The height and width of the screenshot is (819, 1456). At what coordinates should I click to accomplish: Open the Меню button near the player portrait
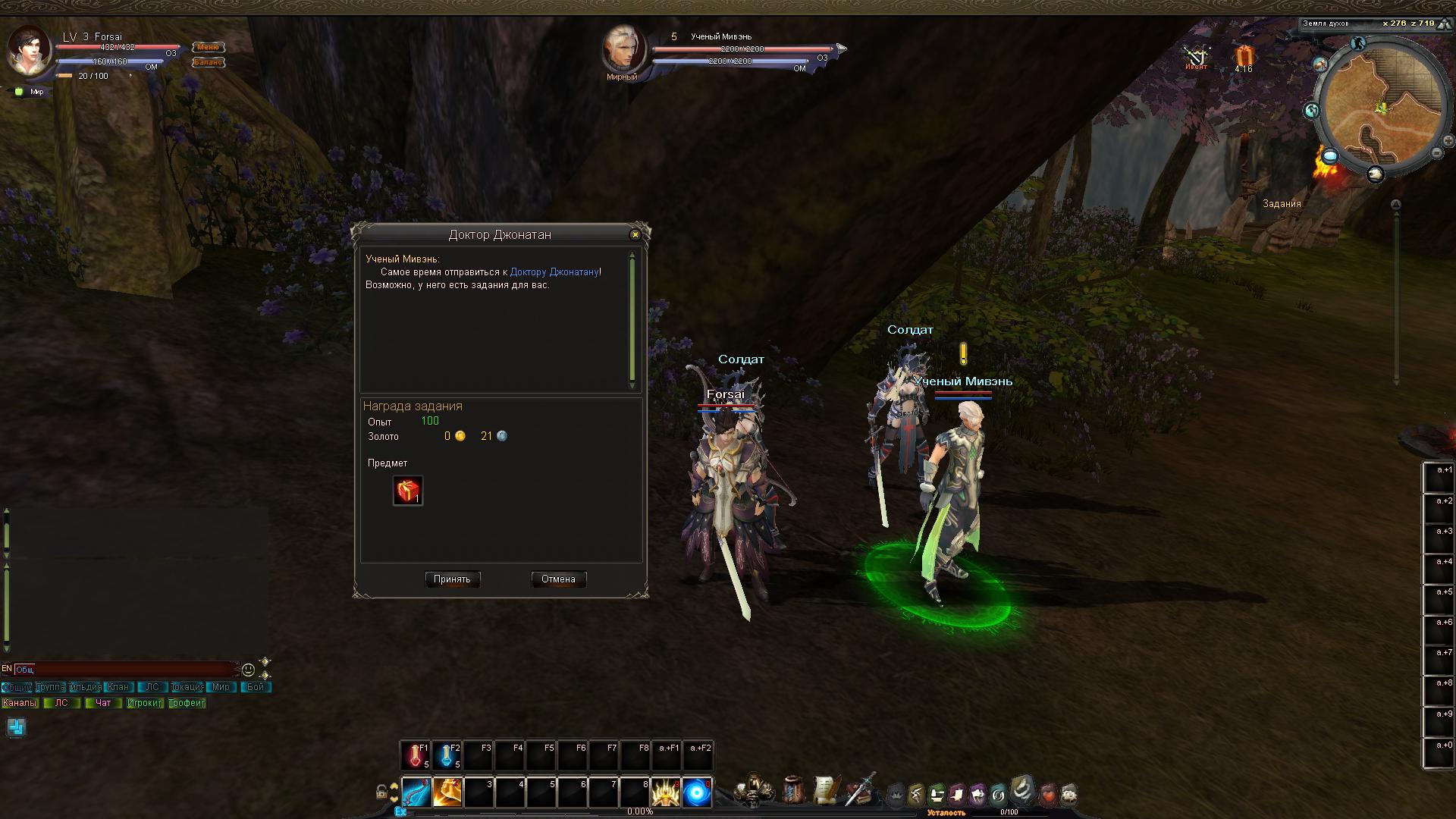(208, 47)
